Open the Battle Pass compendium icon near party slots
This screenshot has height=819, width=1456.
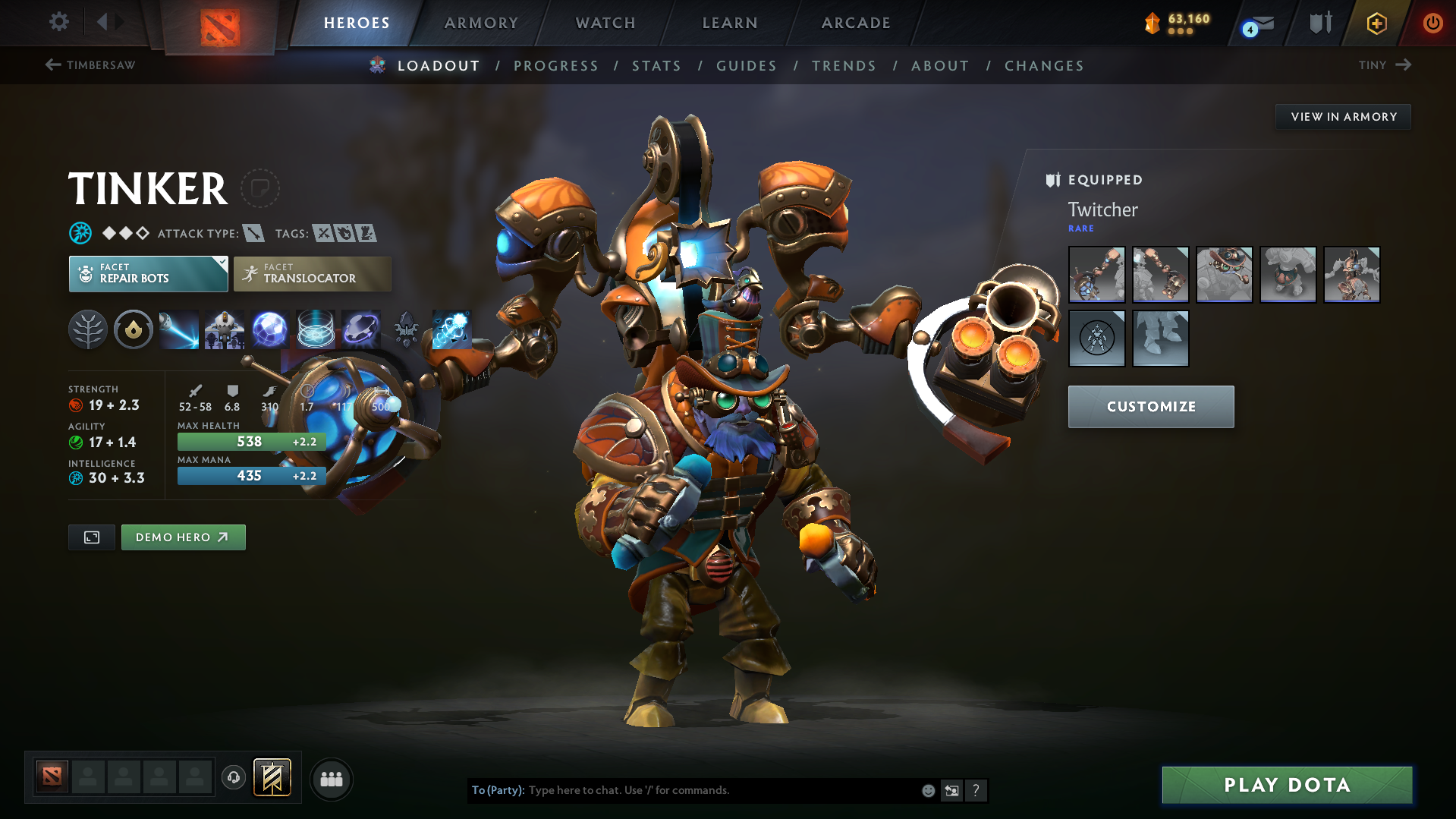click(272, 778)
